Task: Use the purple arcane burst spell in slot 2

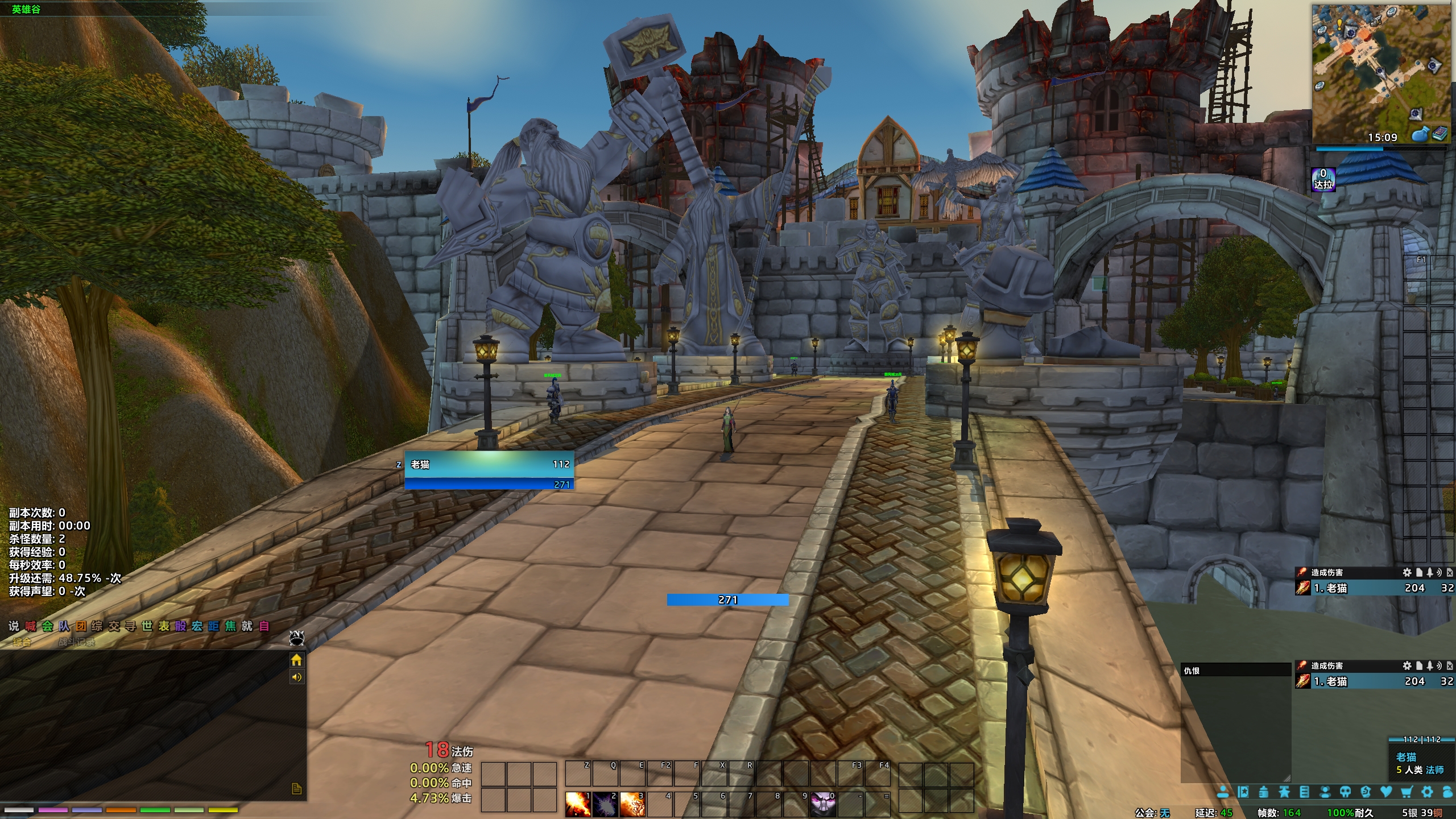Action: [605, 804]
